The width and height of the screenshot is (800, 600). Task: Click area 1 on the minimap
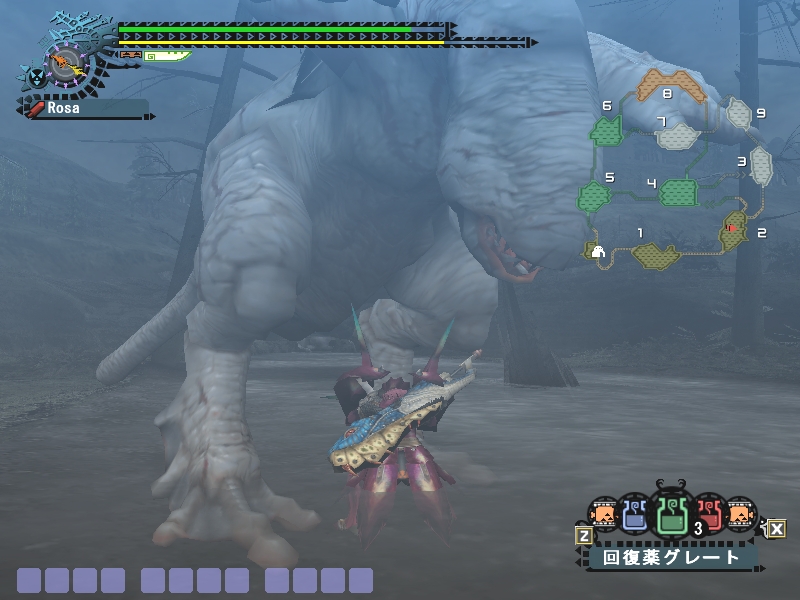(655, 256)
